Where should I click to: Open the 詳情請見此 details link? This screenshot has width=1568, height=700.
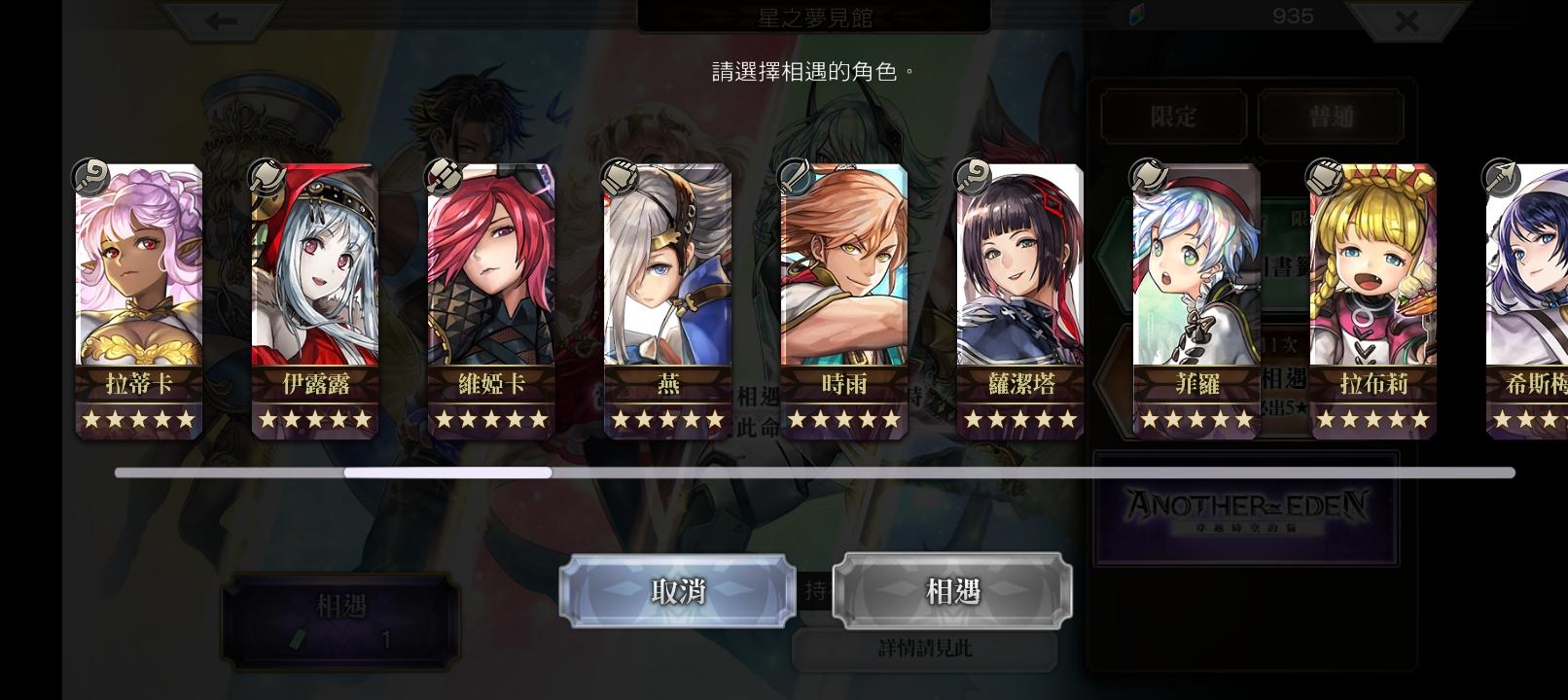[926, 646]
